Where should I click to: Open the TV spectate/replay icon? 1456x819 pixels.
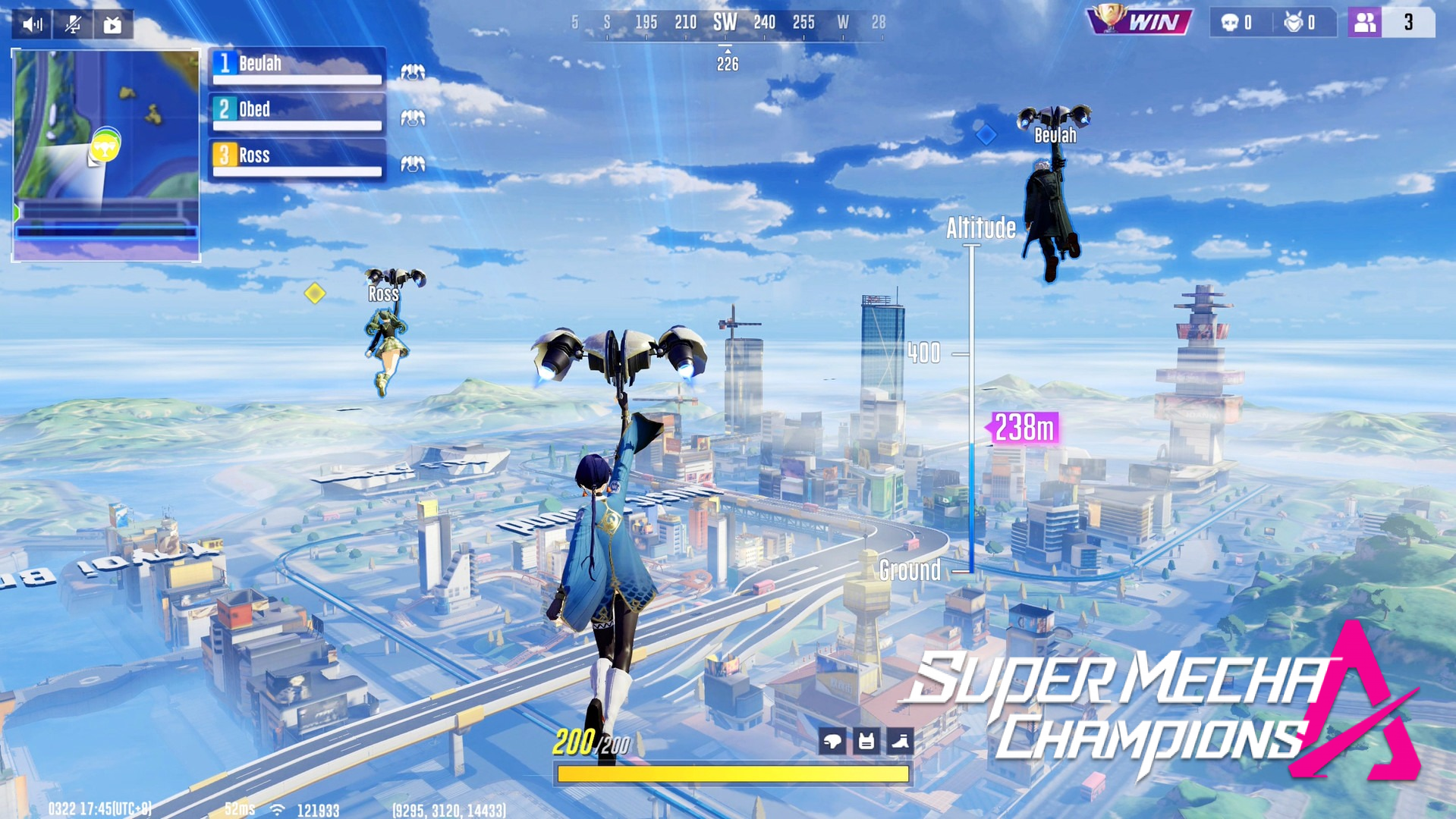point(113,25)
